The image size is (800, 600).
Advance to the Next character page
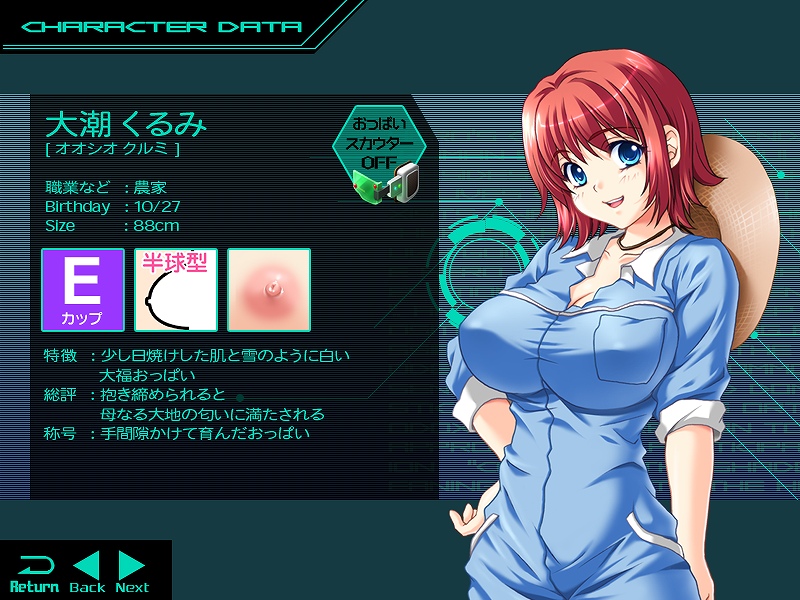click(x=132, y=572)
